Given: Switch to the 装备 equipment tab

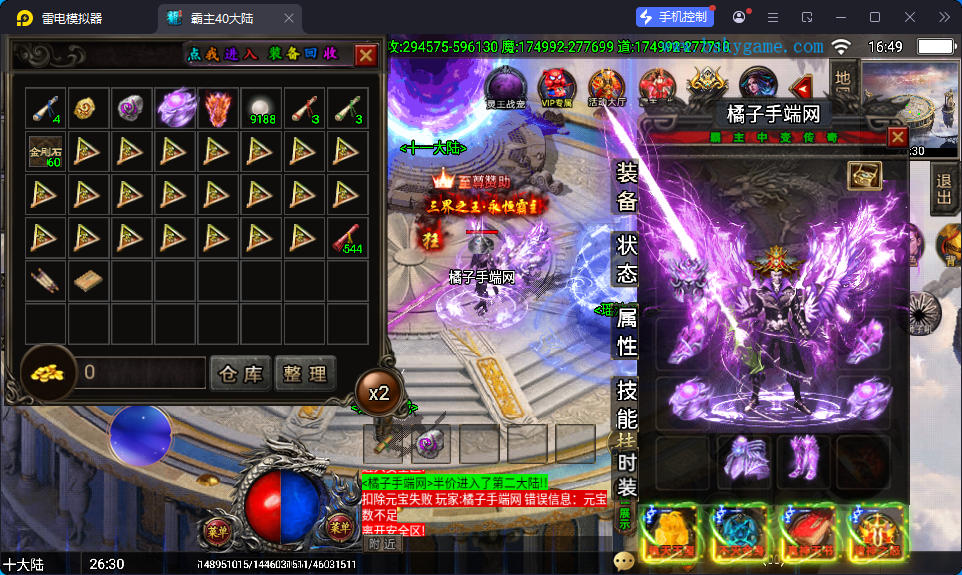Looking at the screenshot, I should (x=626, y=188).
